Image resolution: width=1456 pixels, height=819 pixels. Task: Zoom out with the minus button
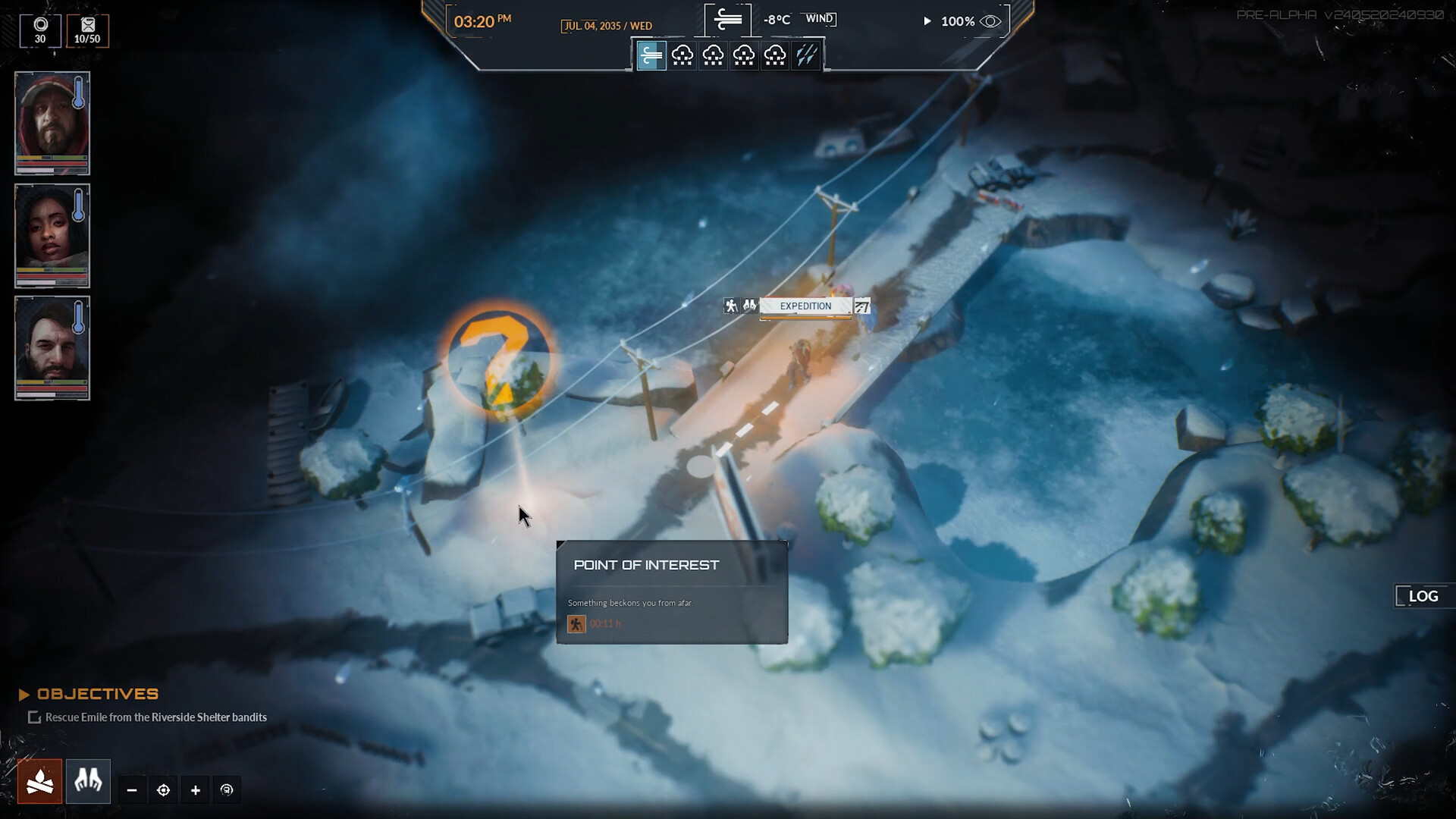132,790
